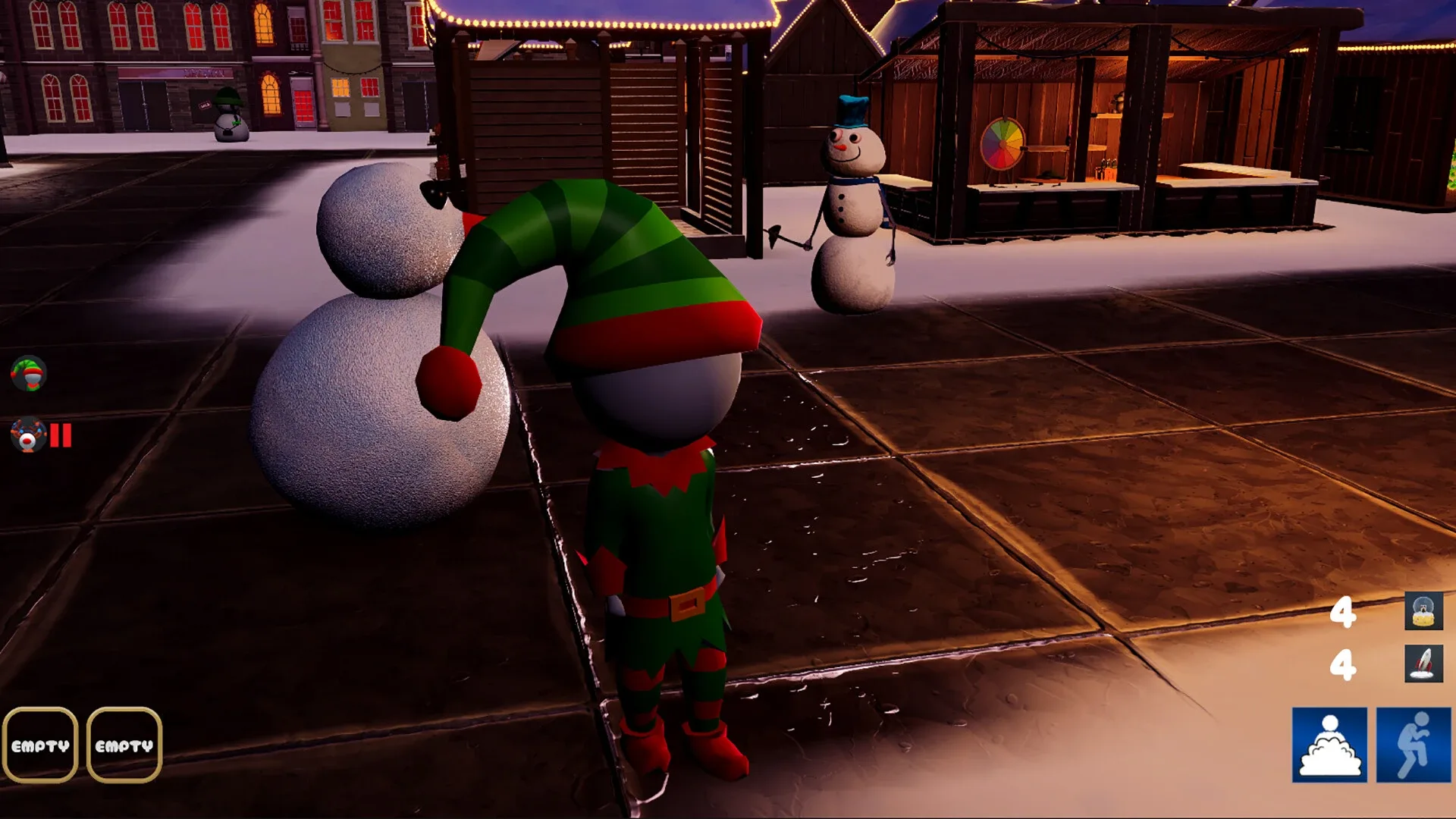
Task: Select the elf hat avatar icon
Action: coord(29,373)
